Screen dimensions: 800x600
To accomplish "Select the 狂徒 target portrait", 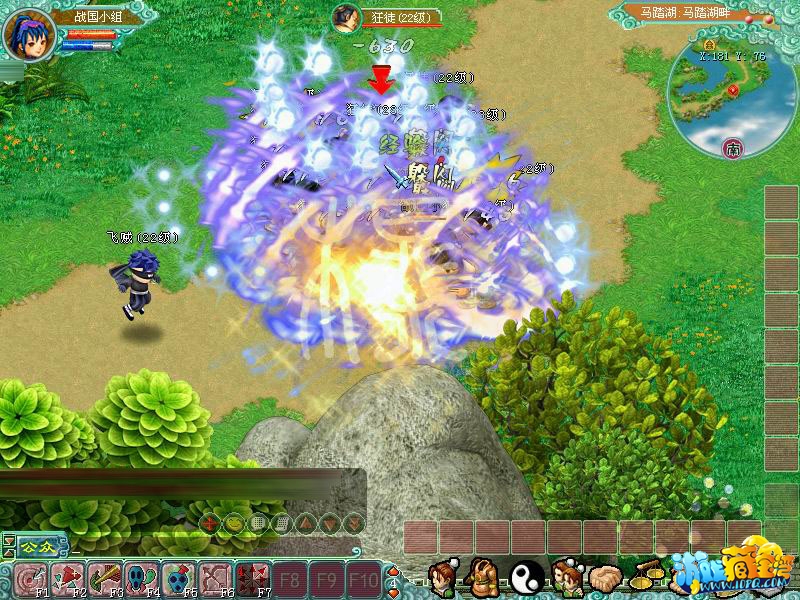I will coord(346,18).
